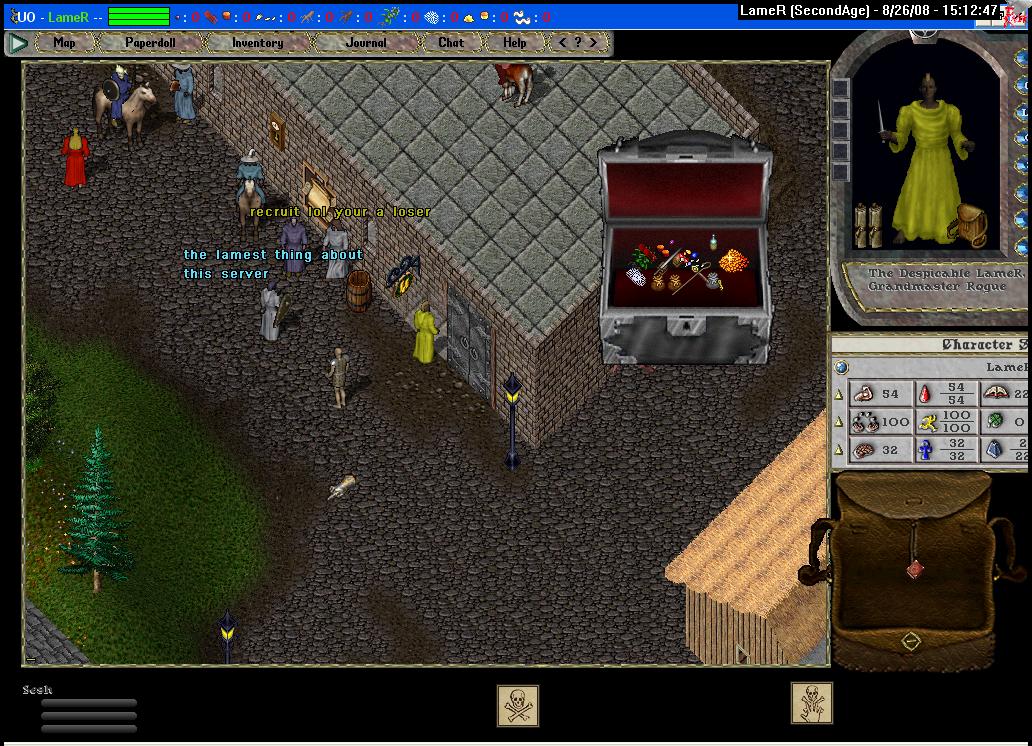1032x746 pixels.
Task: Show the Journal
Action: (366, 43)
